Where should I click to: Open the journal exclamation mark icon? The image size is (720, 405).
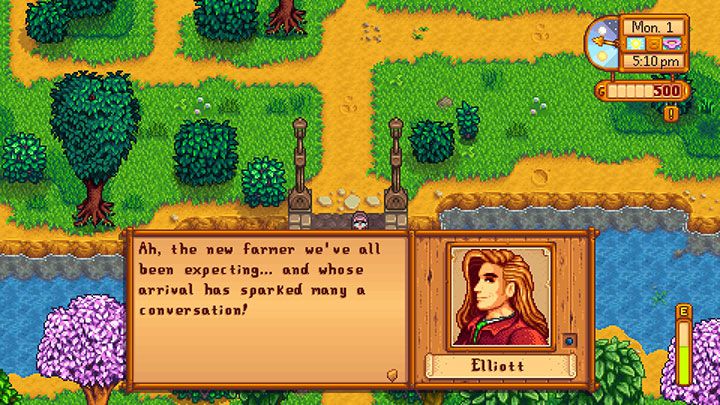coord(669,113)
